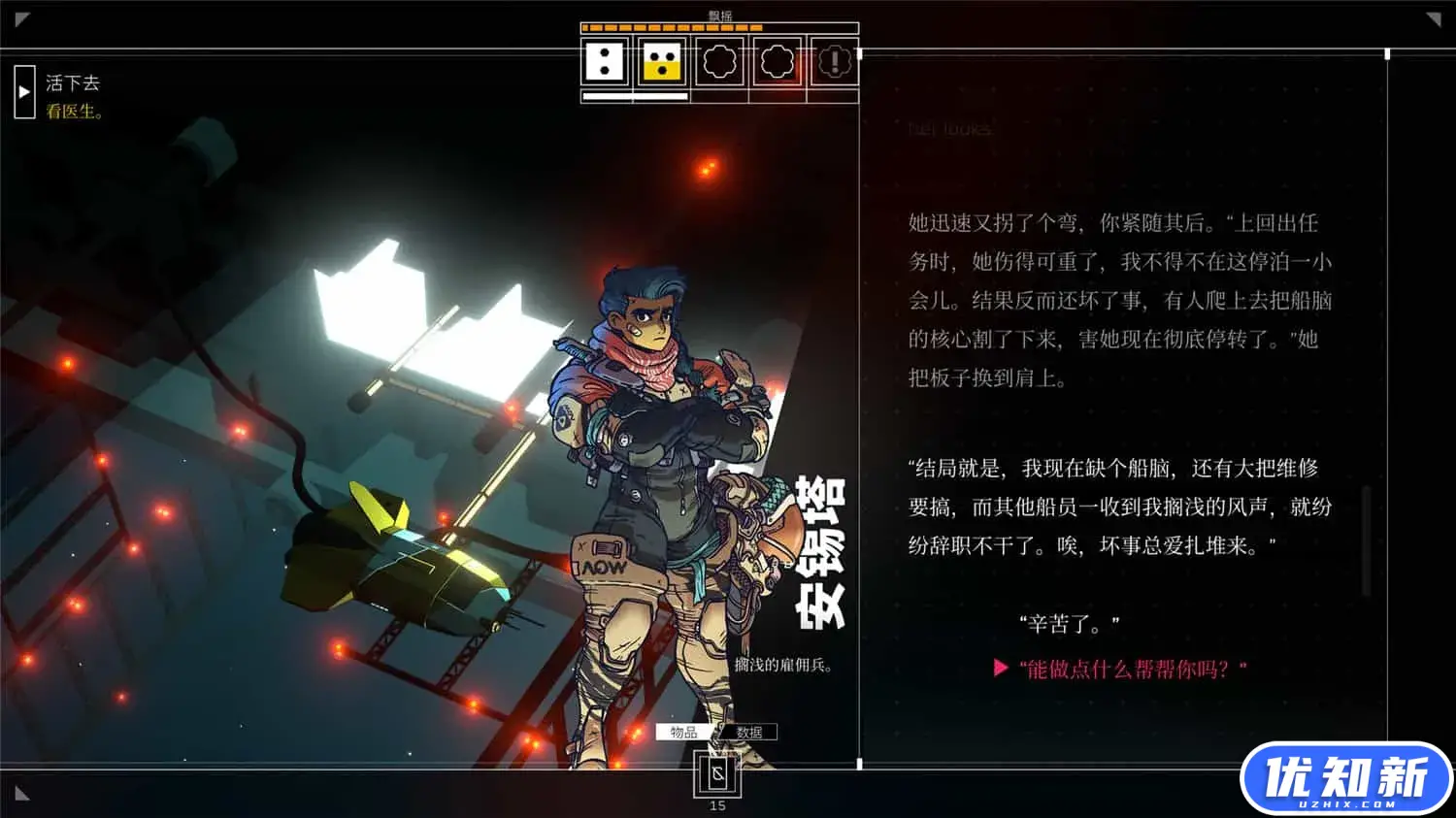Select the yellow three-pip glitched die
Image resolution: width=1456 pixels, height=818 pixels.
pos(662,63)
